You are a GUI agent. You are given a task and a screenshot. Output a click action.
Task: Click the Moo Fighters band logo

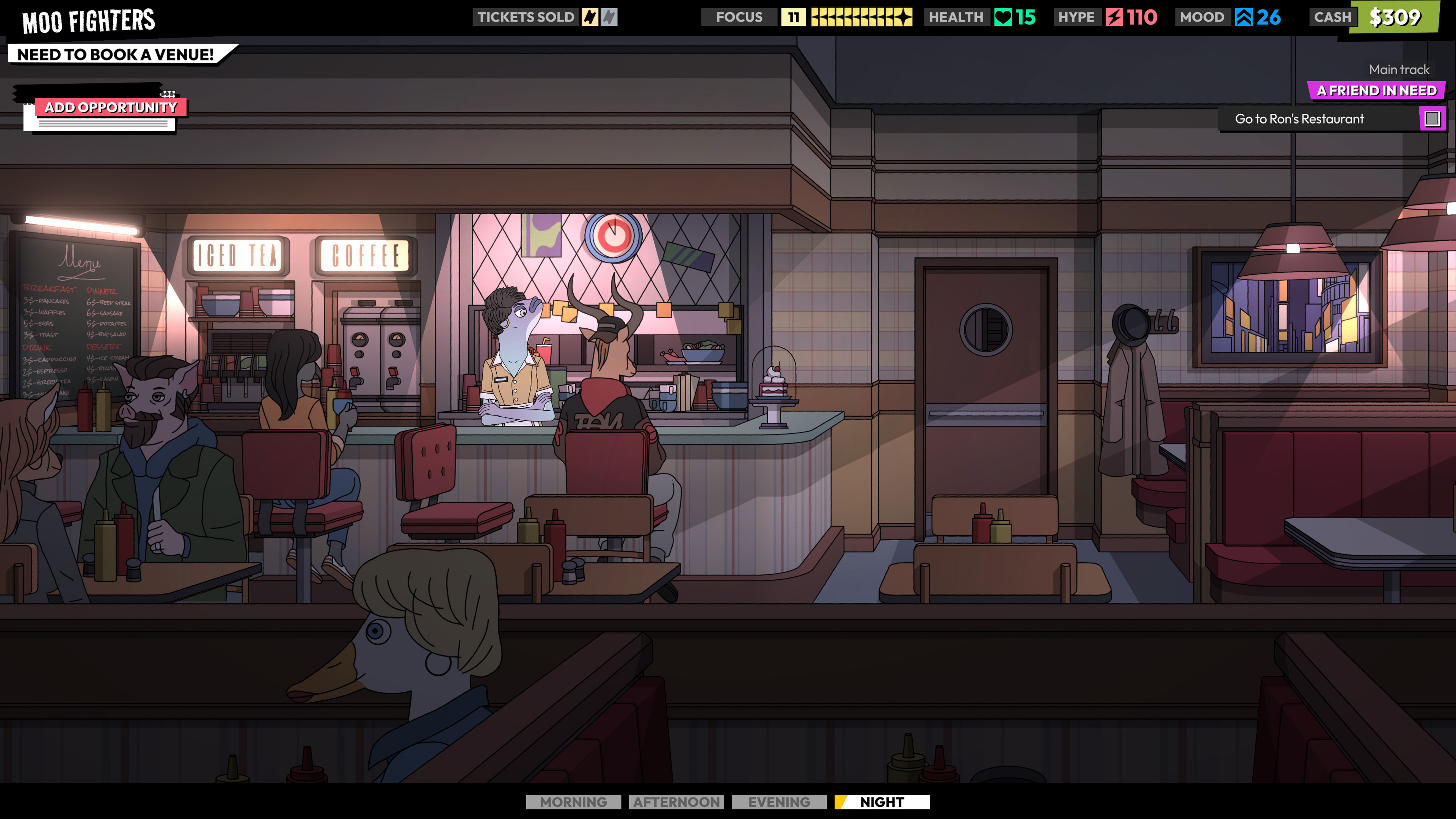coord(88,21)
